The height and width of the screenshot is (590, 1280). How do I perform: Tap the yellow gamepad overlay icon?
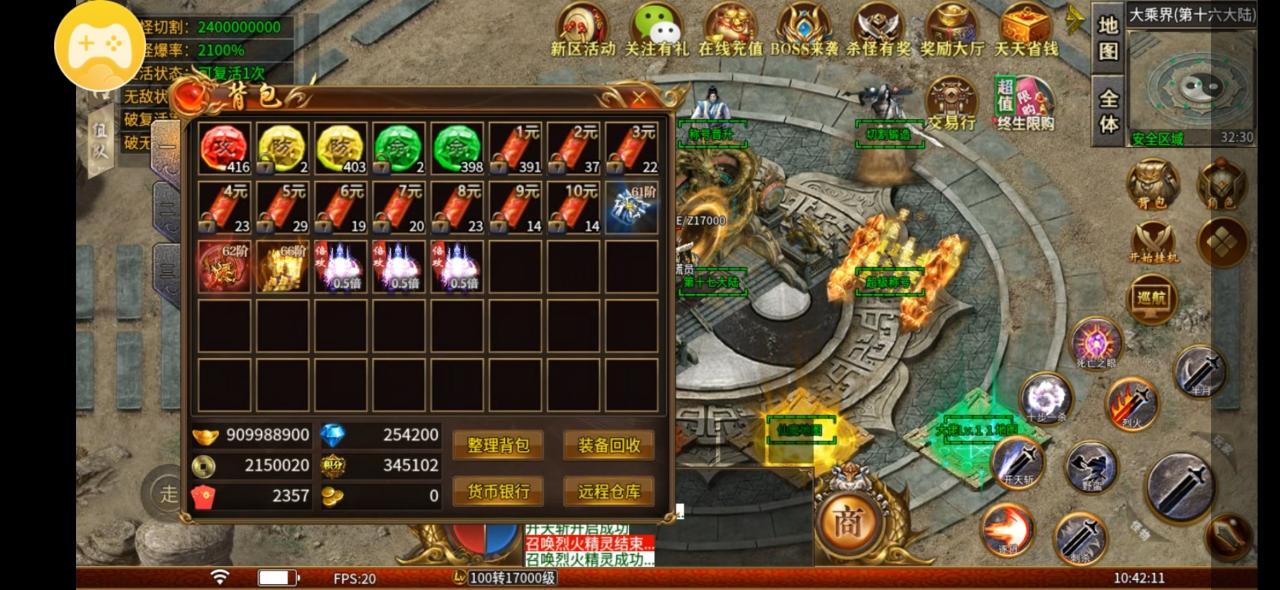[99, 45]
